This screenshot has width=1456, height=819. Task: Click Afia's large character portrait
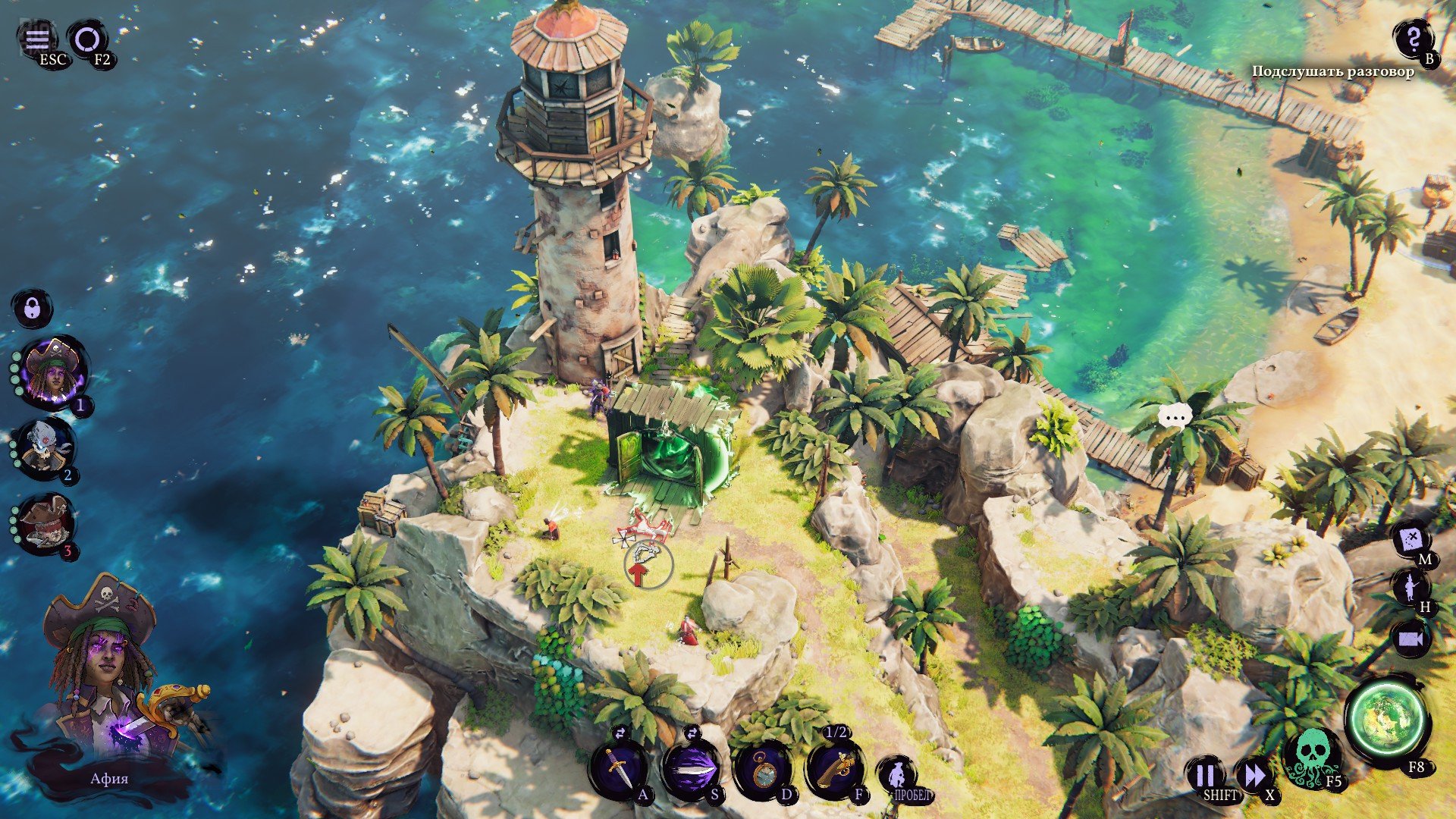[106, 675]
